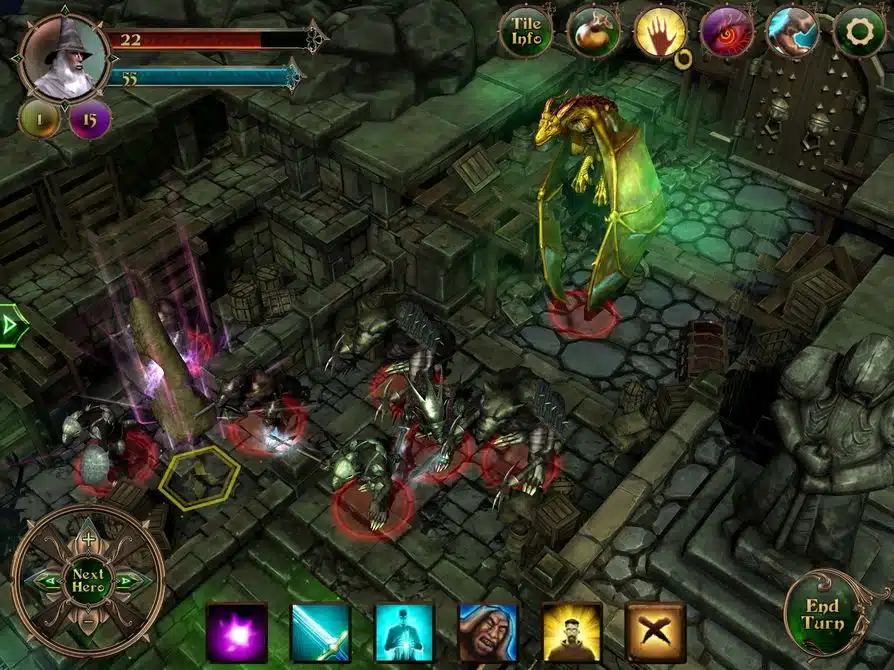
Task: Open the potion flask inventory icon
Action: [x=593, y=32]
